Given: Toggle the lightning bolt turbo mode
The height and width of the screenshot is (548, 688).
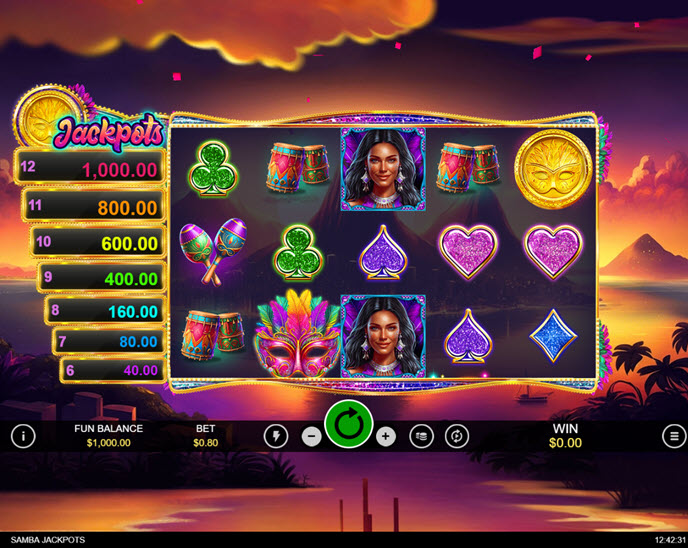Looking at the screenshot, I should [x=277, y=436].
